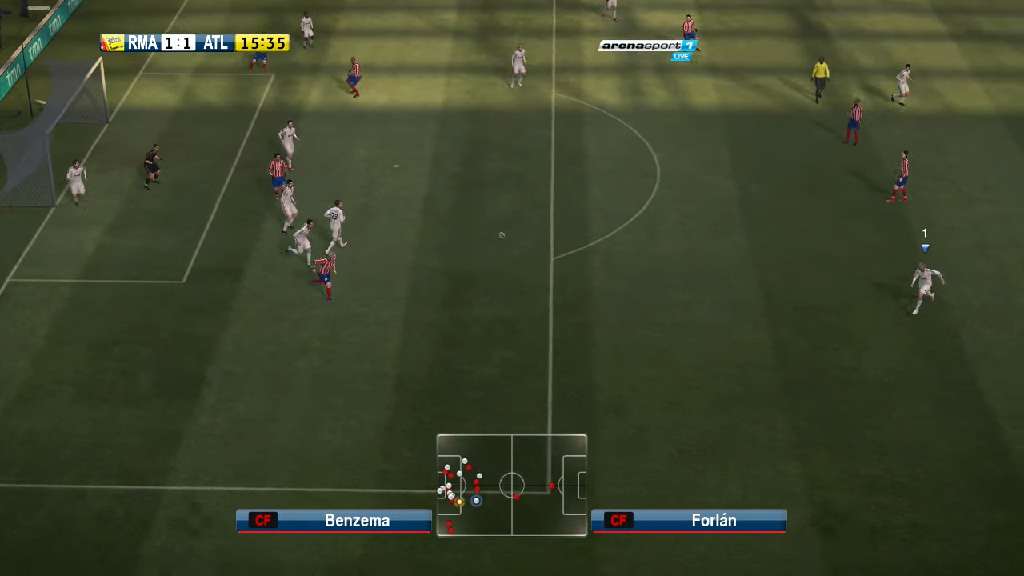Select the Forlán player name panel
Viewport: 1024px width, 576px height.
coord(689,520)
